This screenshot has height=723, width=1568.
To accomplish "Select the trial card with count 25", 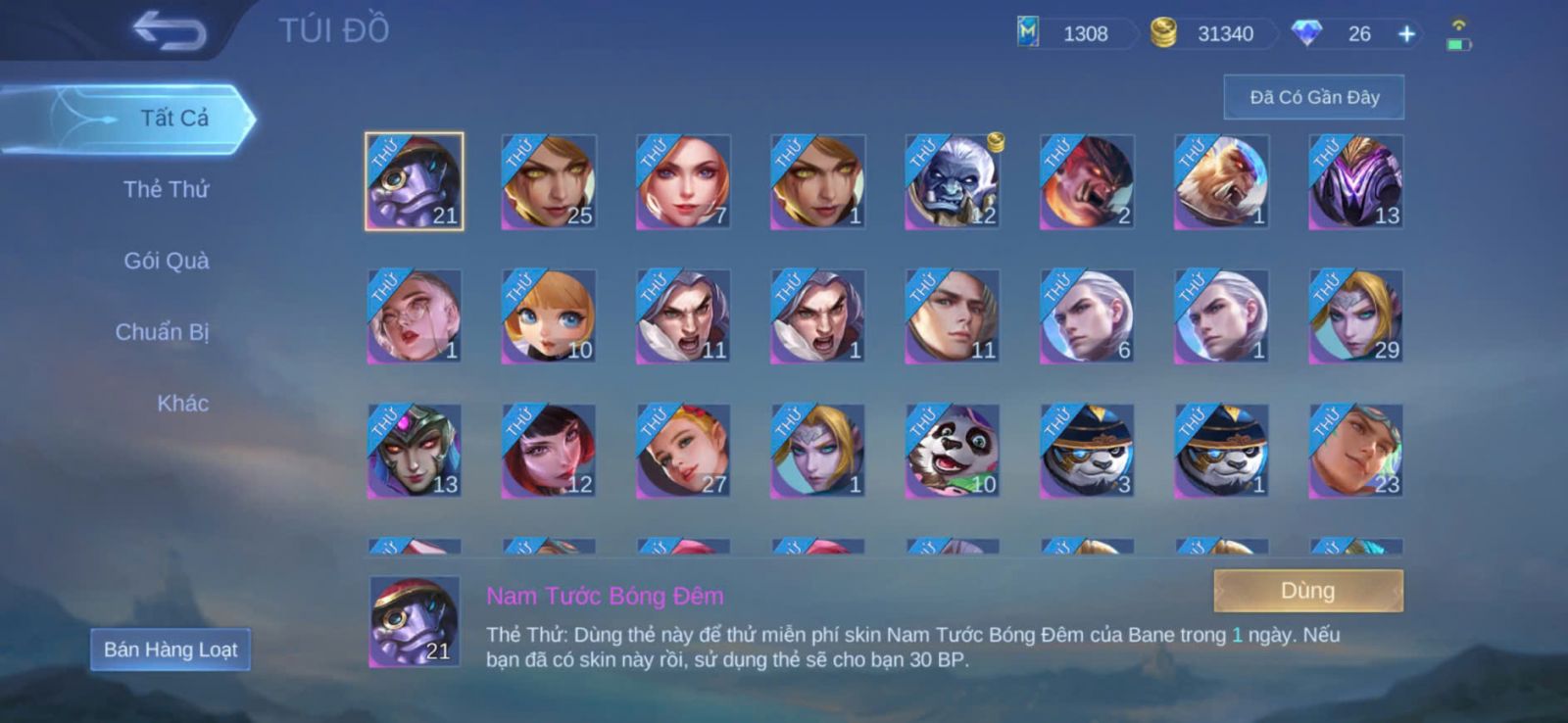I will pyautogui.click(x=549, y=182).
